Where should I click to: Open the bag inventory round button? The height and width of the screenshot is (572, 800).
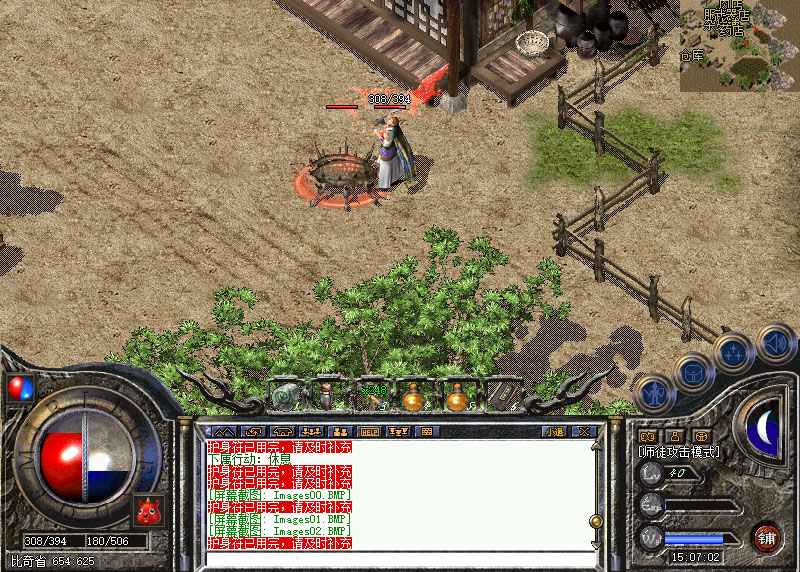click(x=693, y=373)
